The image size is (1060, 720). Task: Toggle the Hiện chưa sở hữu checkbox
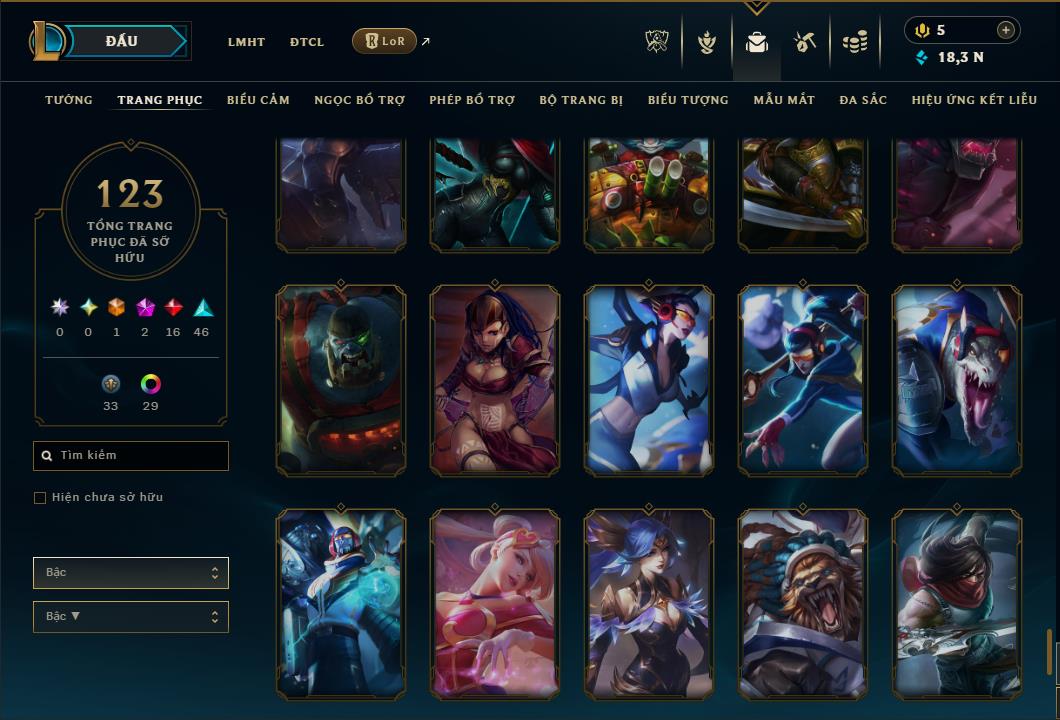pyautogui.click(x=40, y=498)
